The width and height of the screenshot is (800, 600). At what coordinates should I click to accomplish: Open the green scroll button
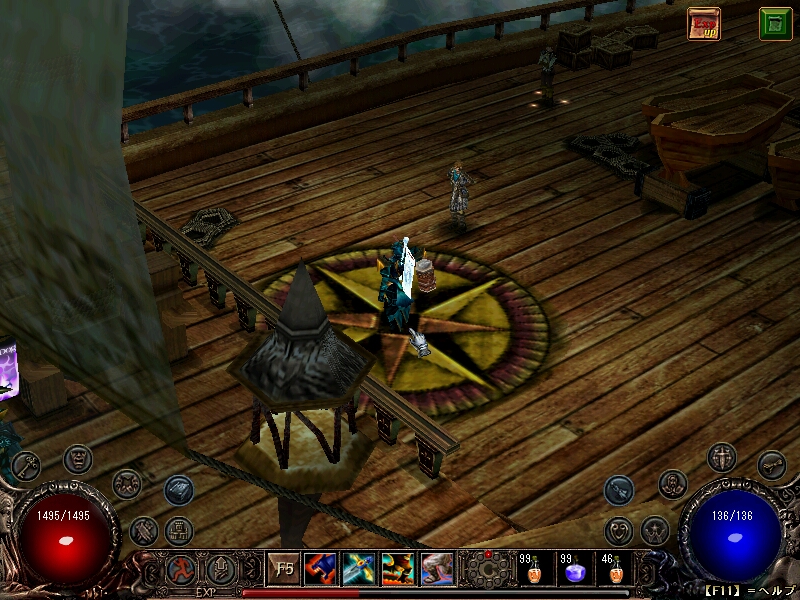tap(775, 23)
